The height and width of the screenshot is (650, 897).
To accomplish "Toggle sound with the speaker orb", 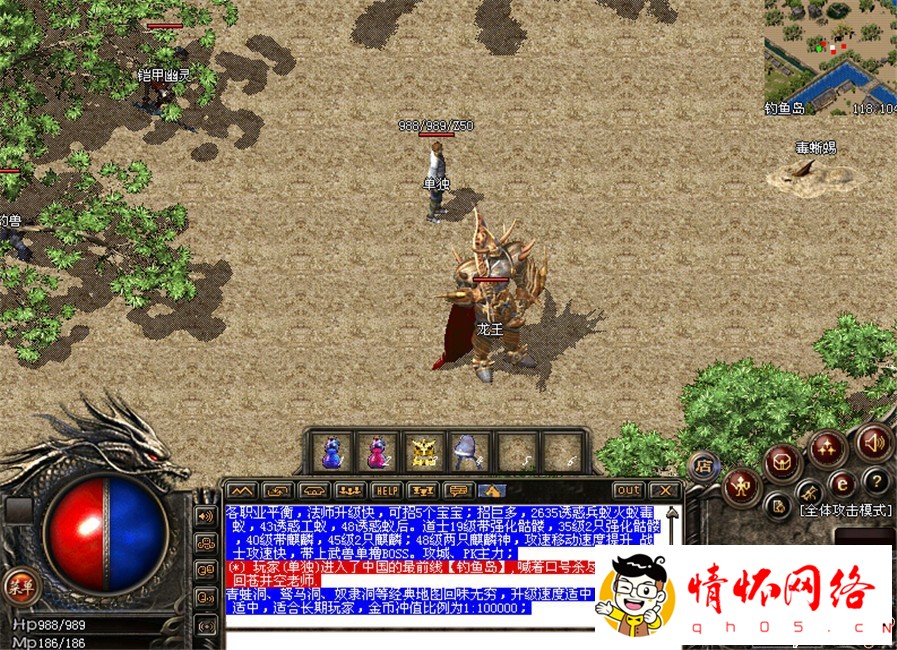I will pyautogui.click(x=874, y=441).
